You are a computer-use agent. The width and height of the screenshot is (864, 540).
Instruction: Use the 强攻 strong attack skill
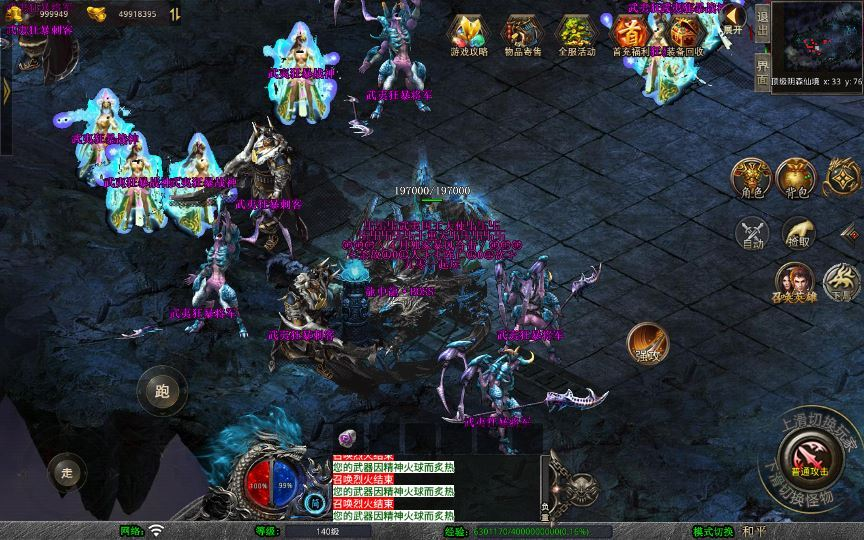tap(648, 343)
